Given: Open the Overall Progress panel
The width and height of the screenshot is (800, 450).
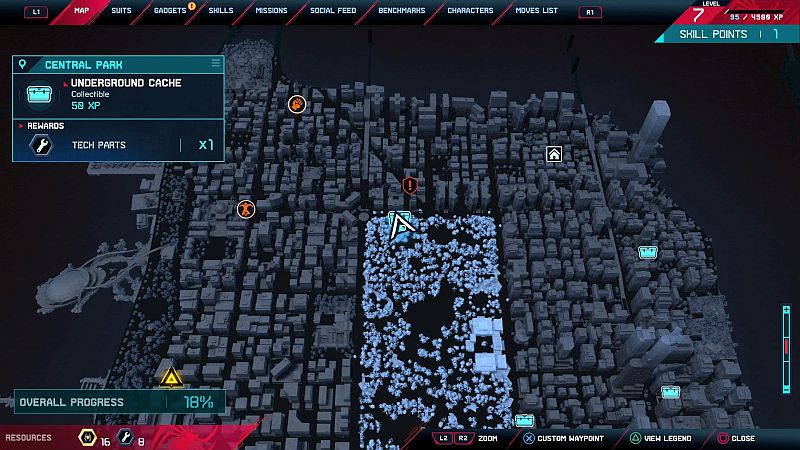Looking at the screenshot, I should (118, 402).
